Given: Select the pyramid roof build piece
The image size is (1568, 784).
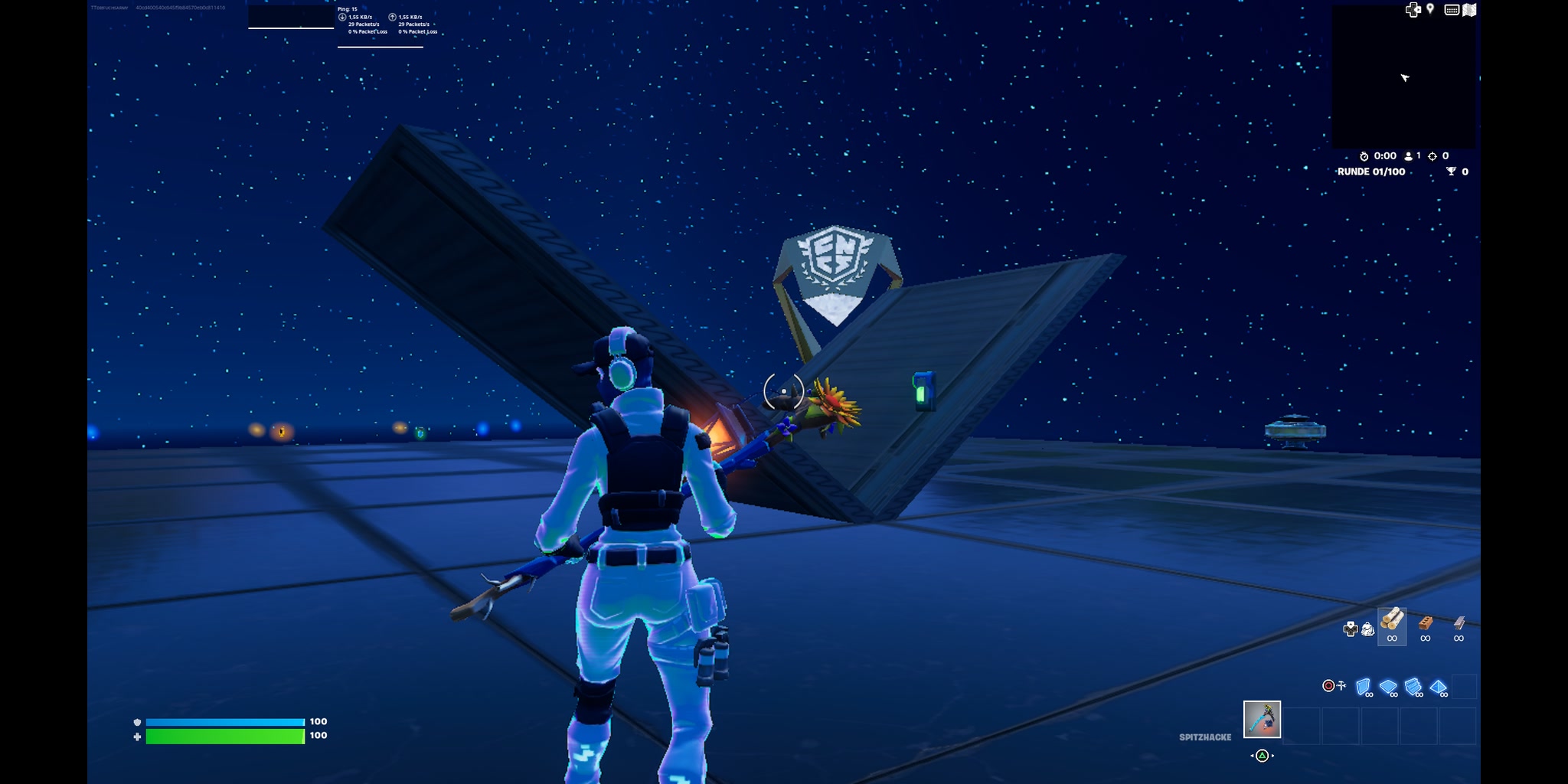Looking at the screenshot, I should [1437, 688].
